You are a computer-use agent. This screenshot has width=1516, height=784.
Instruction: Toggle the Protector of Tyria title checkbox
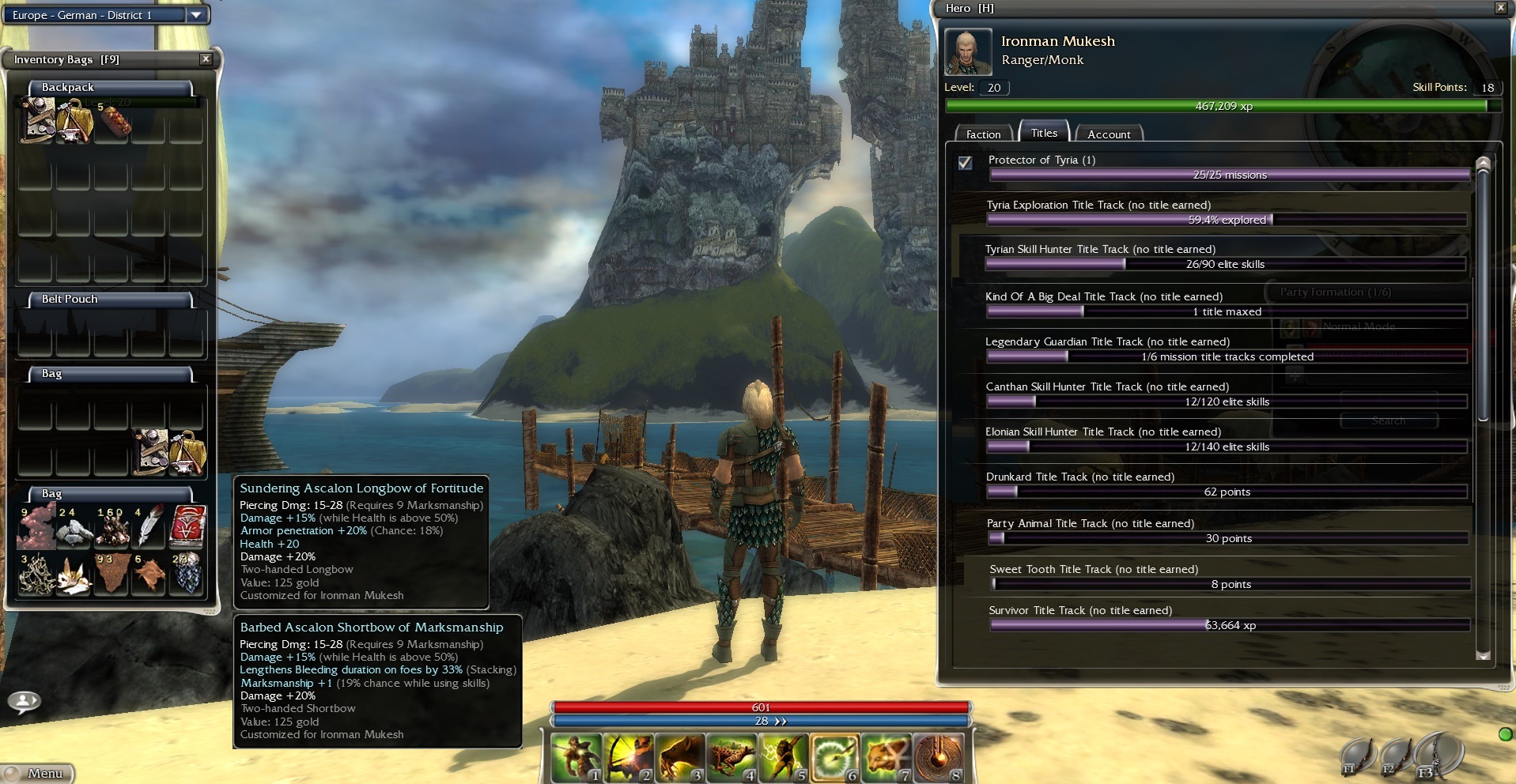coord(965,163)
